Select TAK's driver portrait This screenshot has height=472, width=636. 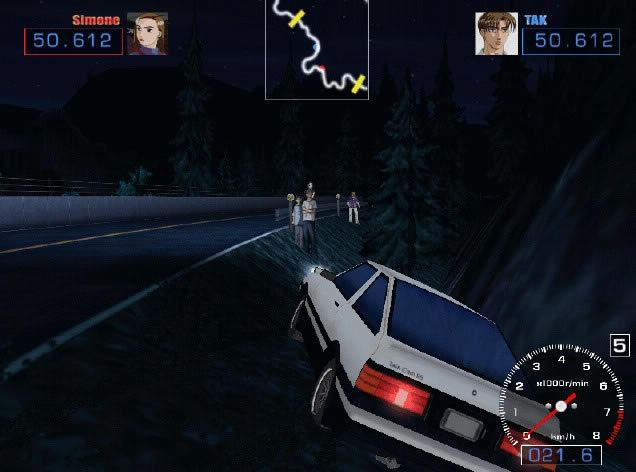click(x=495, y=33)
